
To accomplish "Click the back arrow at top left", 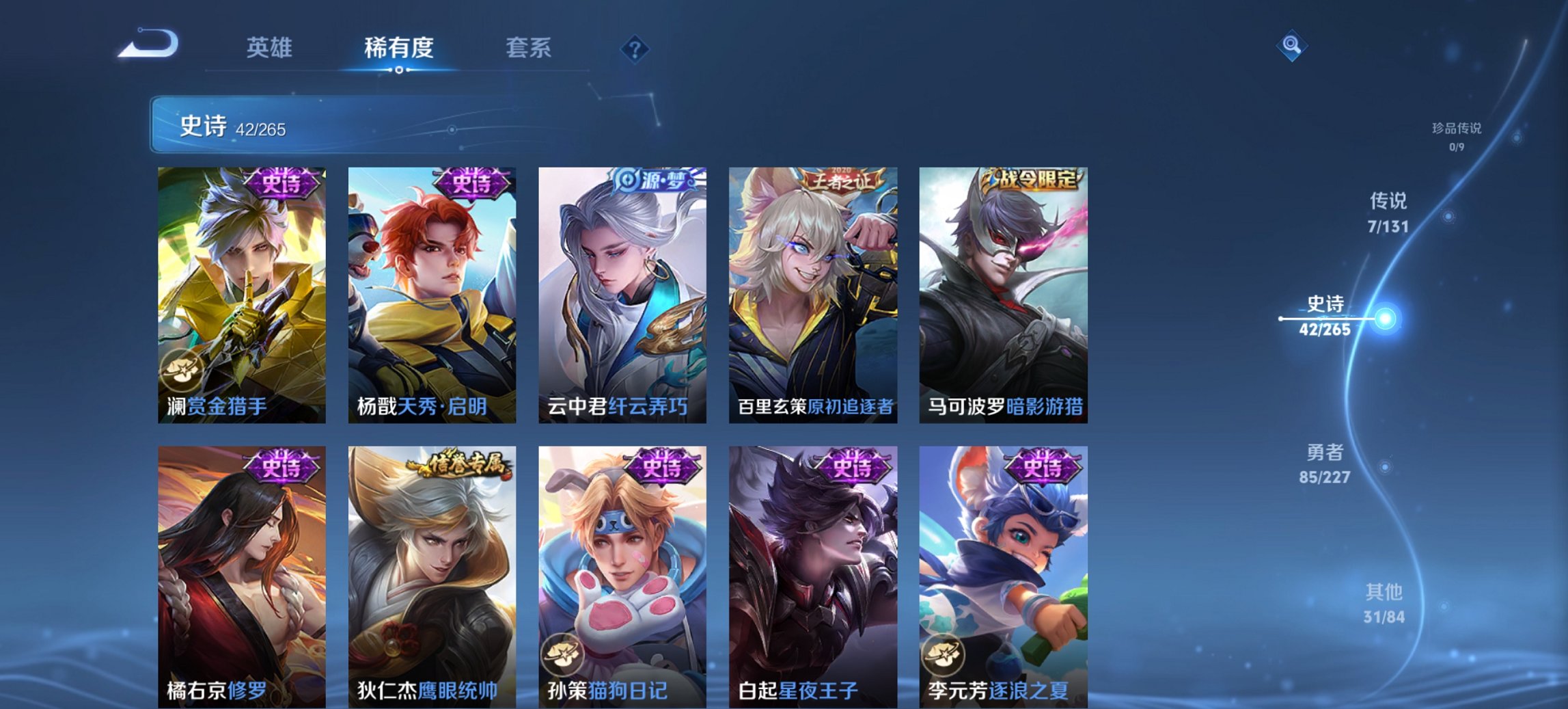I will coord(147,44).
